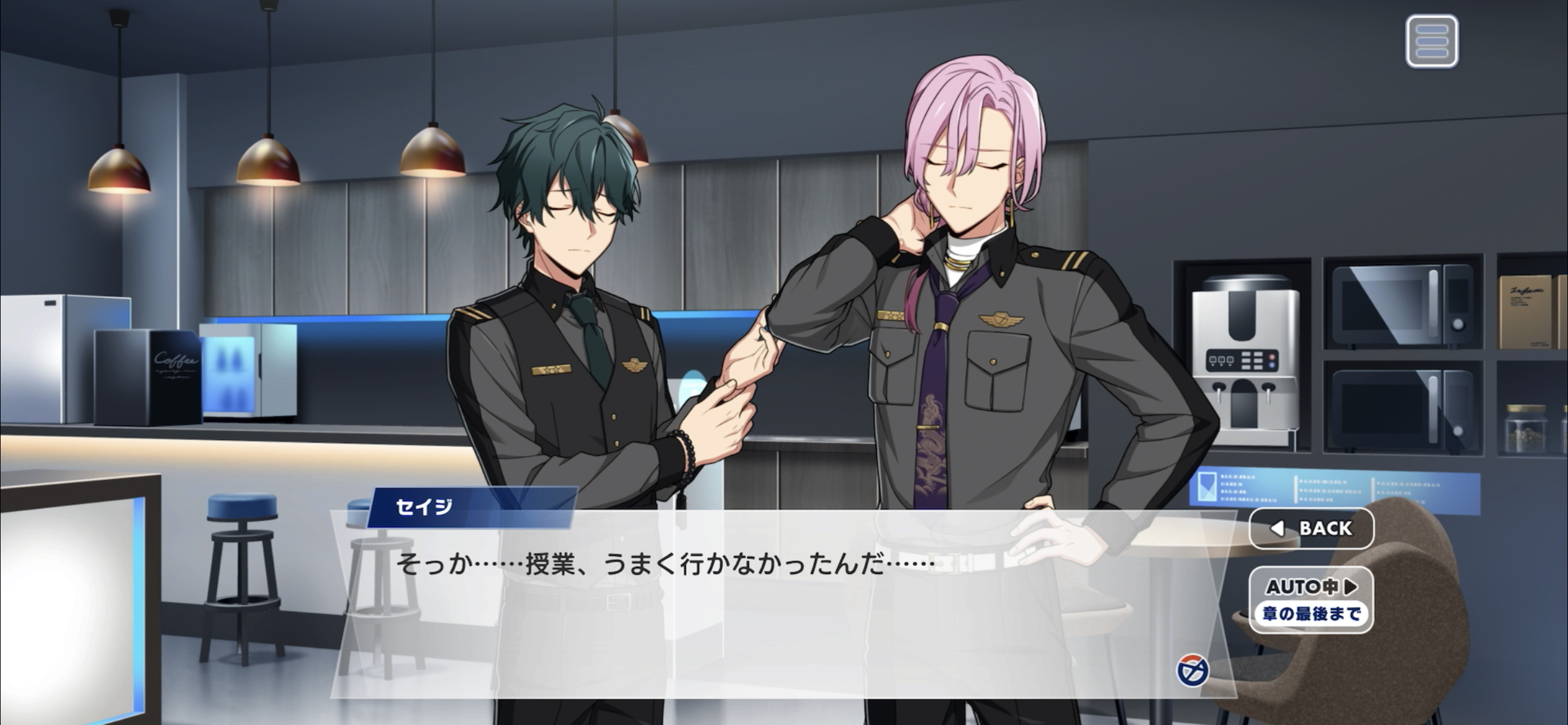Open the hamburger menu icon
The height and width of the screenshot is (725, 1568).
[x=1431, y=42]
